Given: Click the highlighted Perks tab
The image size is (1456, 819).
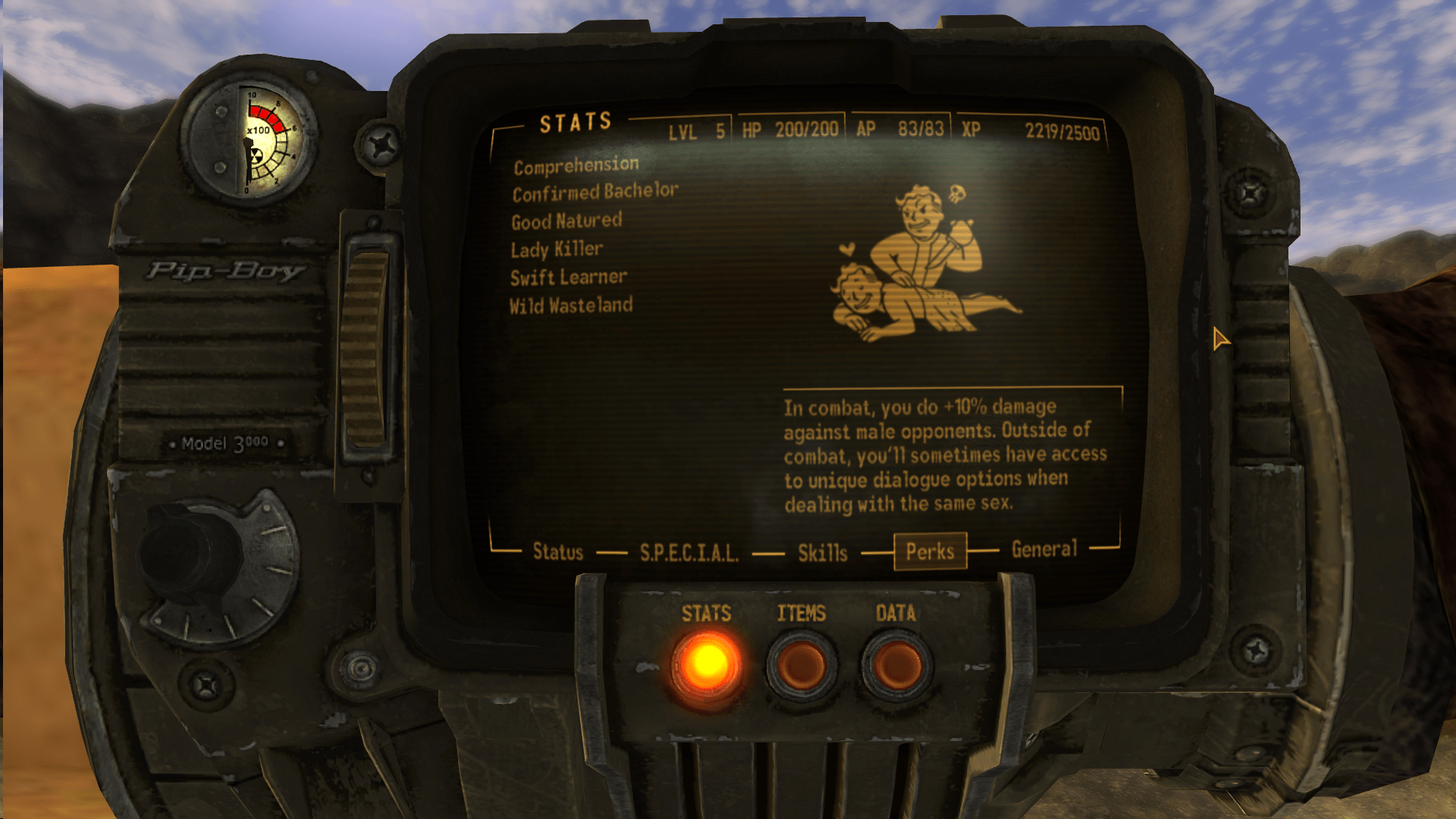Looking at the screenshot, I should coord(930,551).
